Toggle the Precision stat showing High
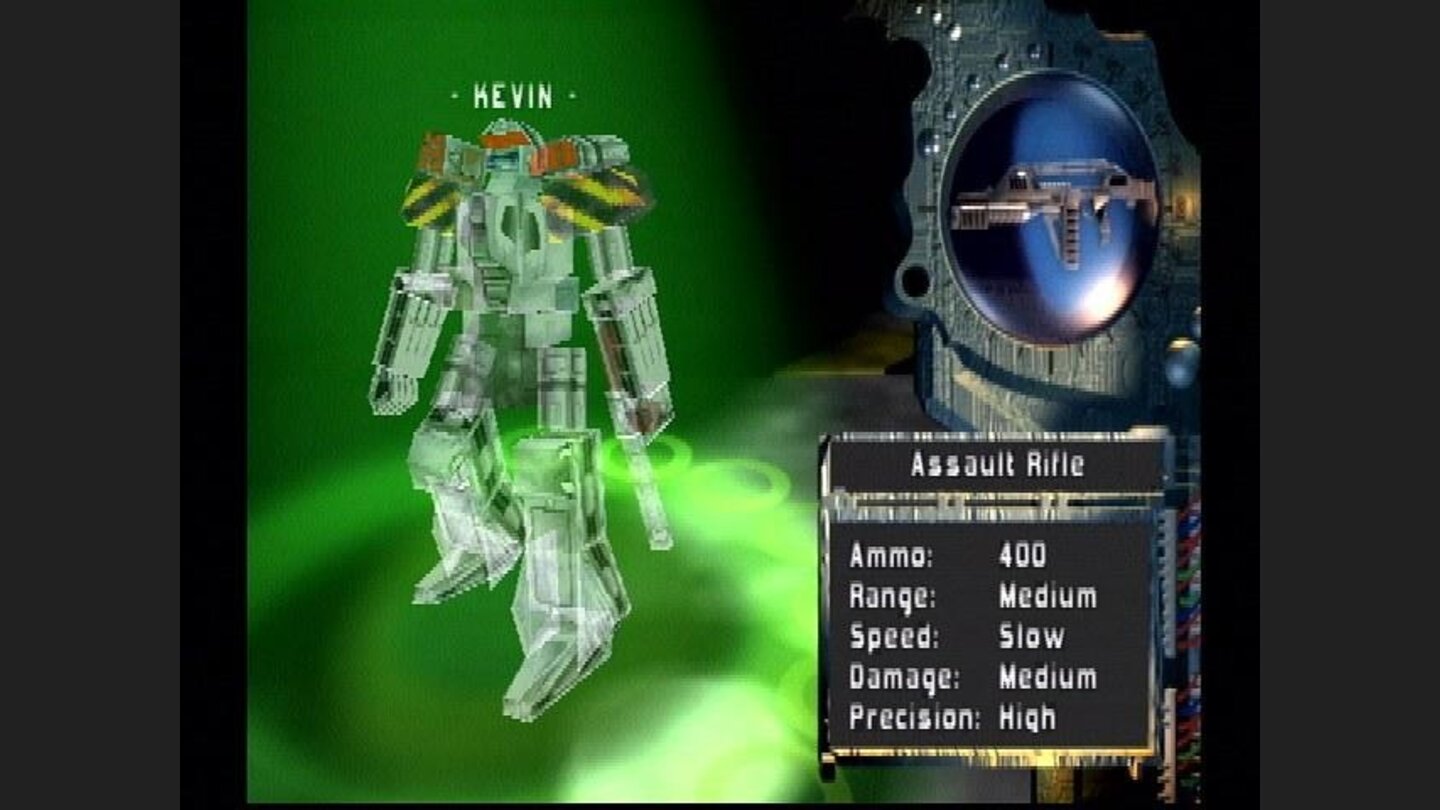 click(x=960, y=715)
